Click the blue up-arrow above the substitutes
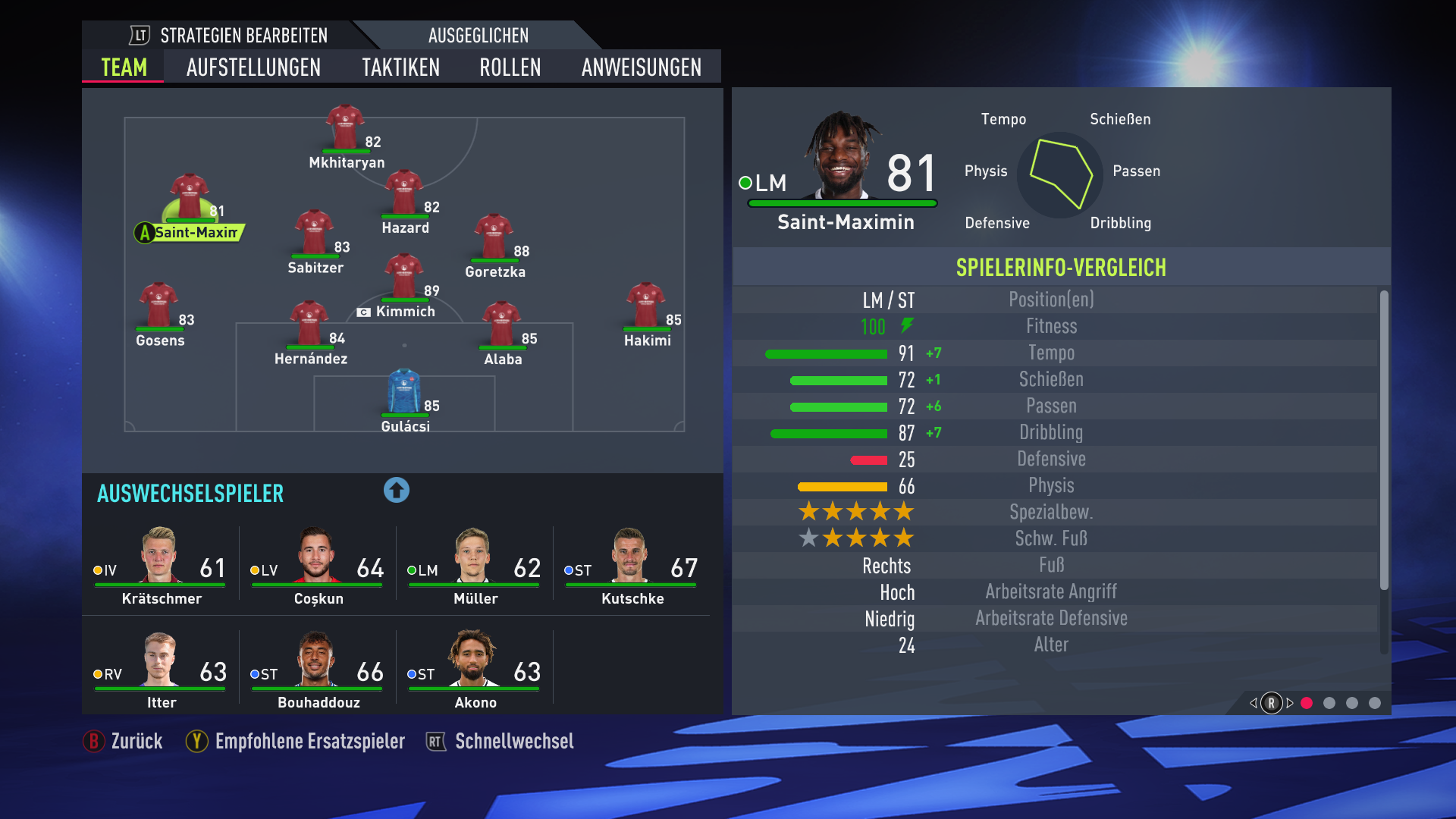The height and width of the screenshot is (819, 1456). pyautogui.click(x=396, y=491)
